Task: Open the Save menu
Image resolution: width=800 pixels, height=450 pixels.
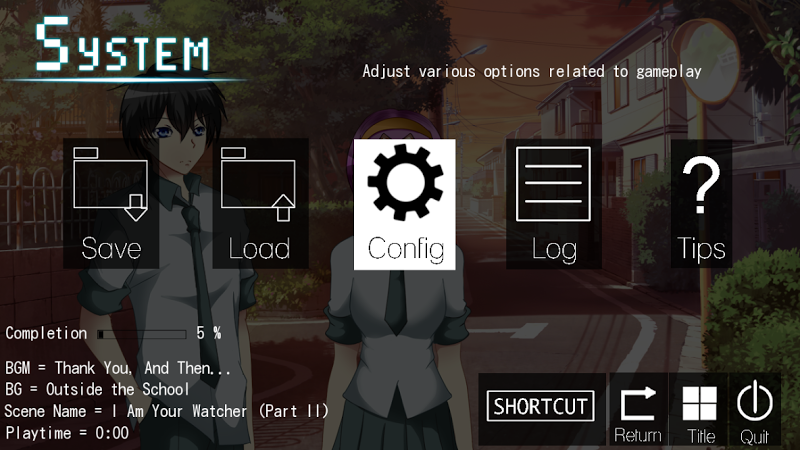Action: (111, 204)
